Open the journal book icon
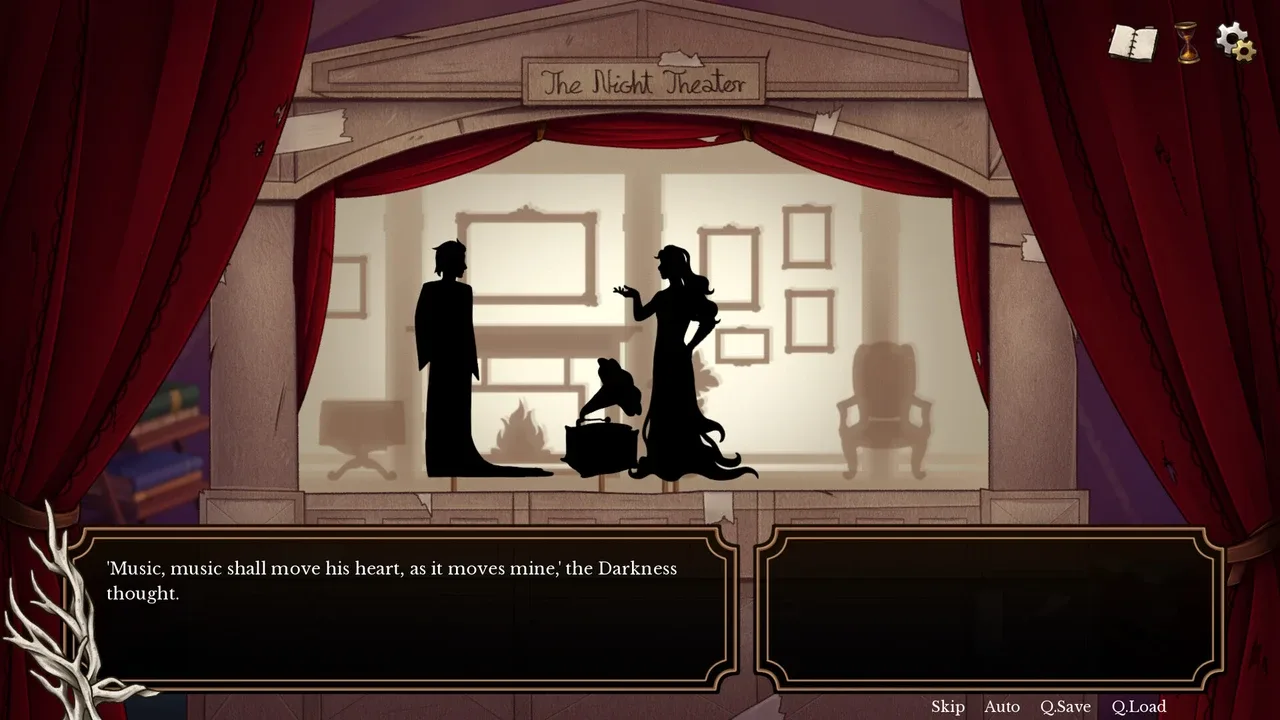Screen dimensions: 1280x720 point(1132,43)
